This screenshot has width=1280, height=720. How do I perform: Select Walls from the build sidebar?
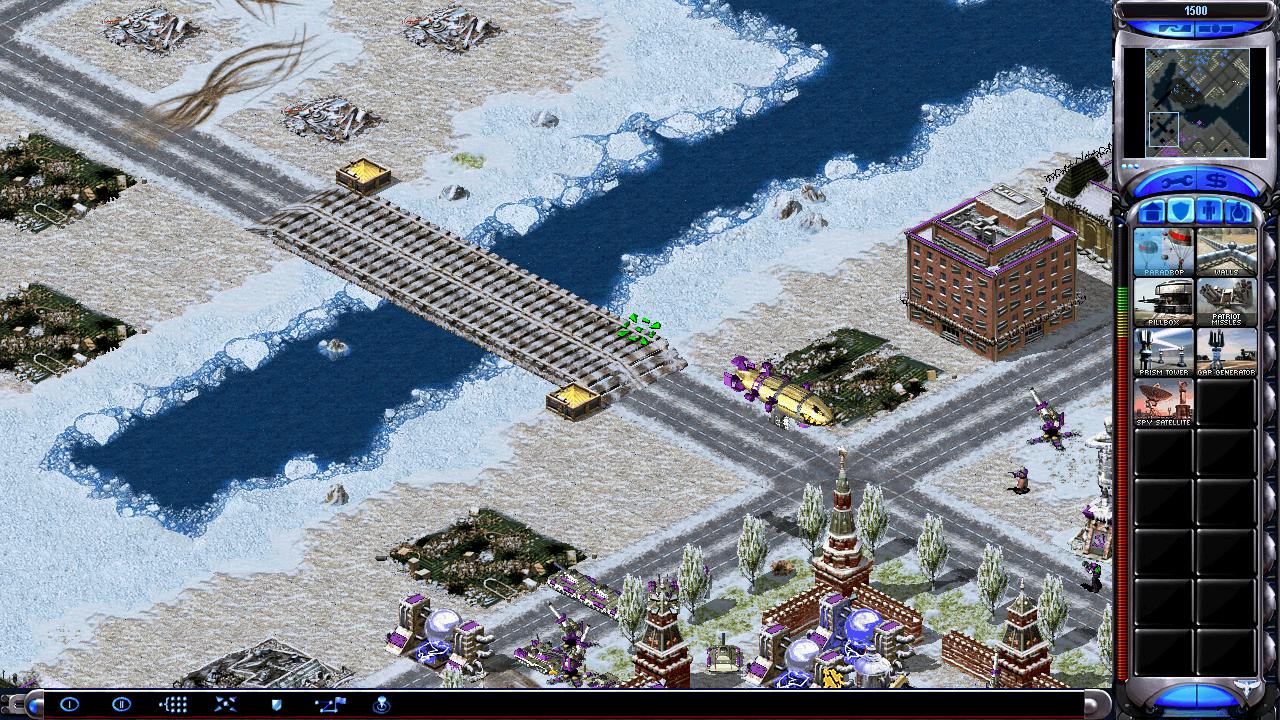[x=1226, y=252]
